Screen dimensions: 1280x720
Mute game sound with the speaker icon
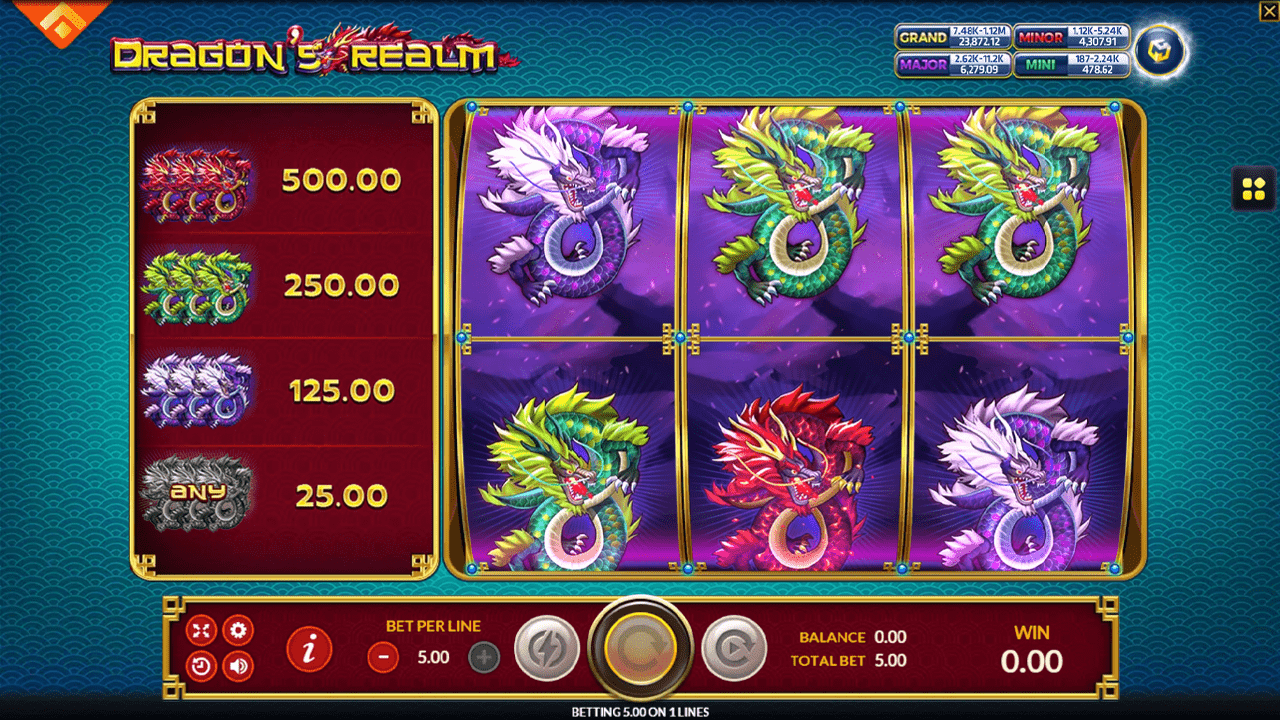(237, 666)
